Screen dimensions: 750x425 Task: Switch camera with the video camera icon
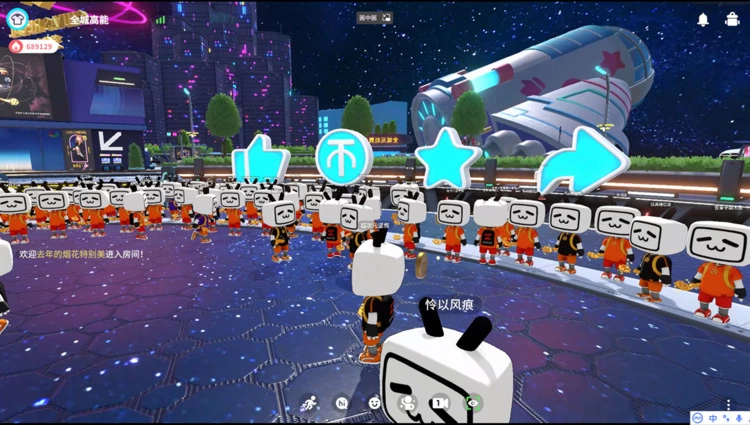[440, 403]
